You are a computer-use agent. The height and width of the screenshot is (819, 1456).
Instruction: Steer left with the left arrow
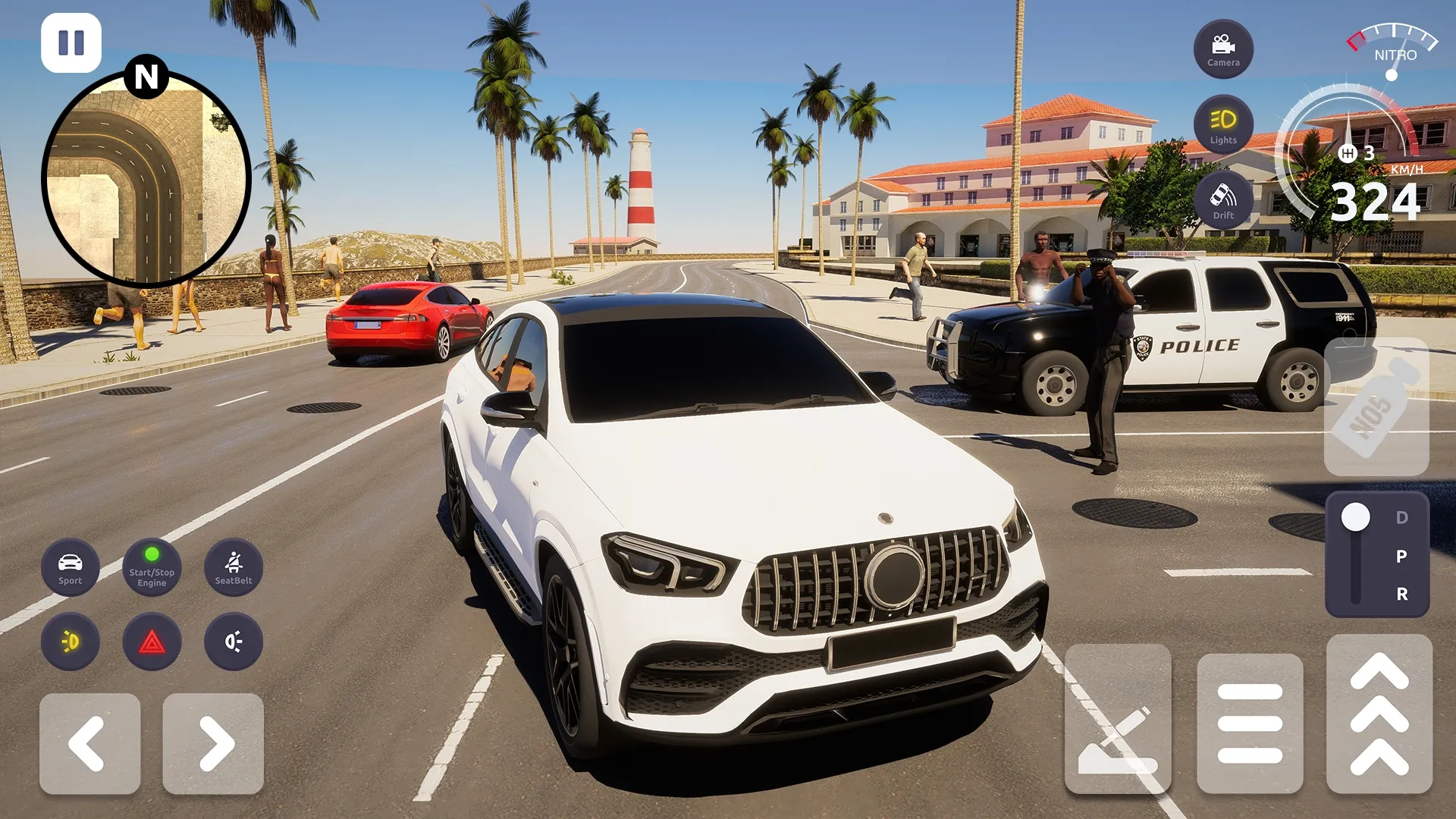tap(89, 744)
